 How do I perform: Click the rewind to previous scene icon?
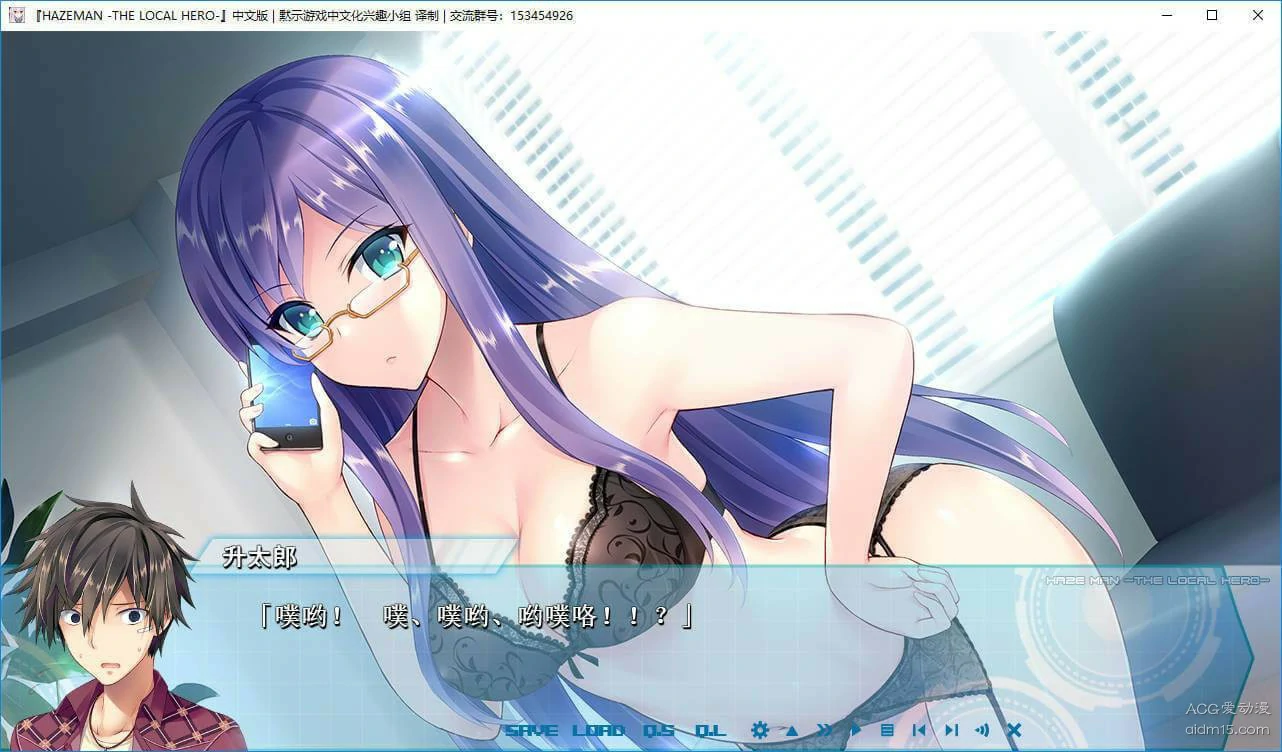[x=920, y=730]
